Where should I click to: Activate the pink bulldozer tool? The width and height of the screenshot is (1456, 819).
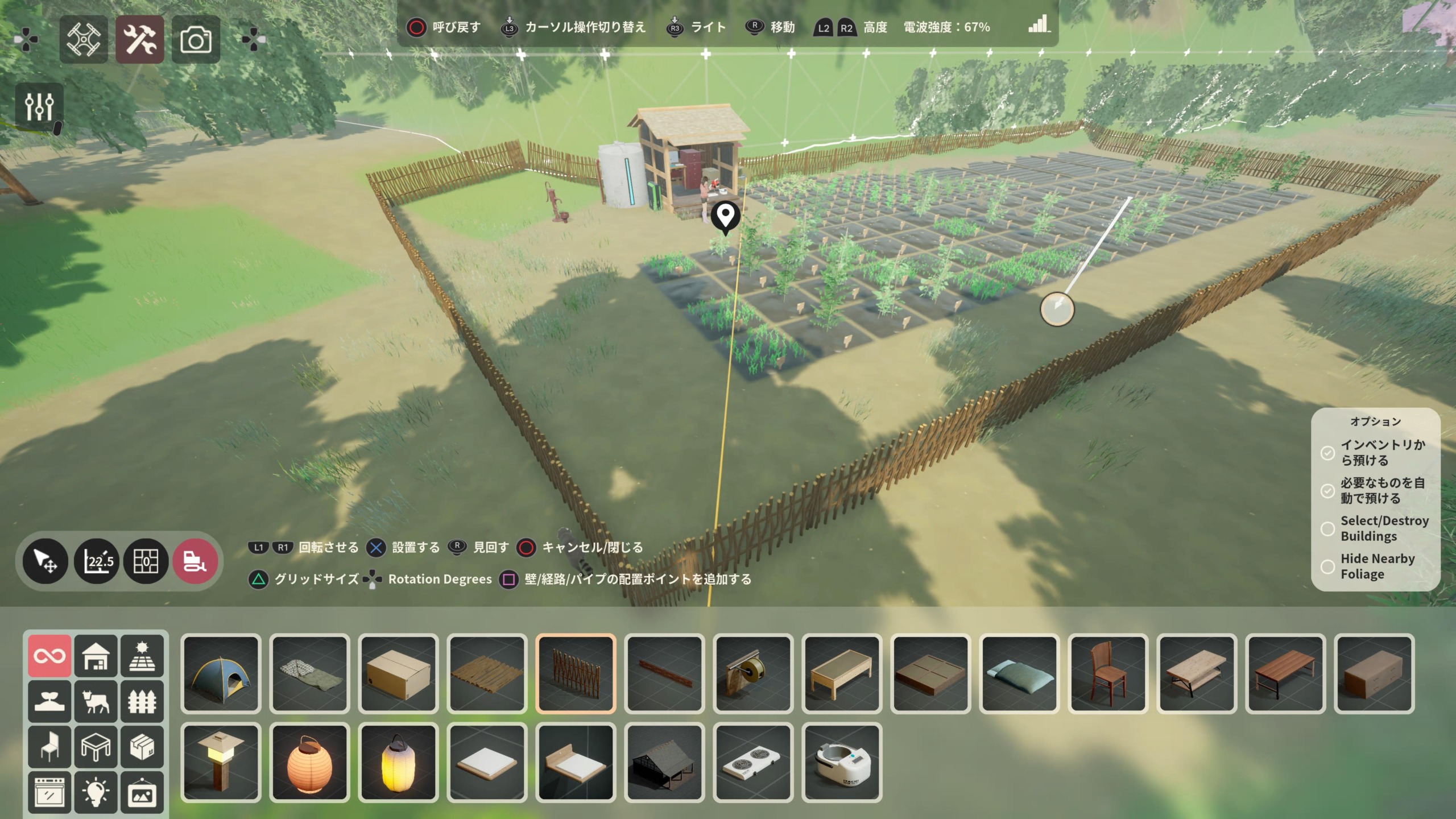point(195,561)
